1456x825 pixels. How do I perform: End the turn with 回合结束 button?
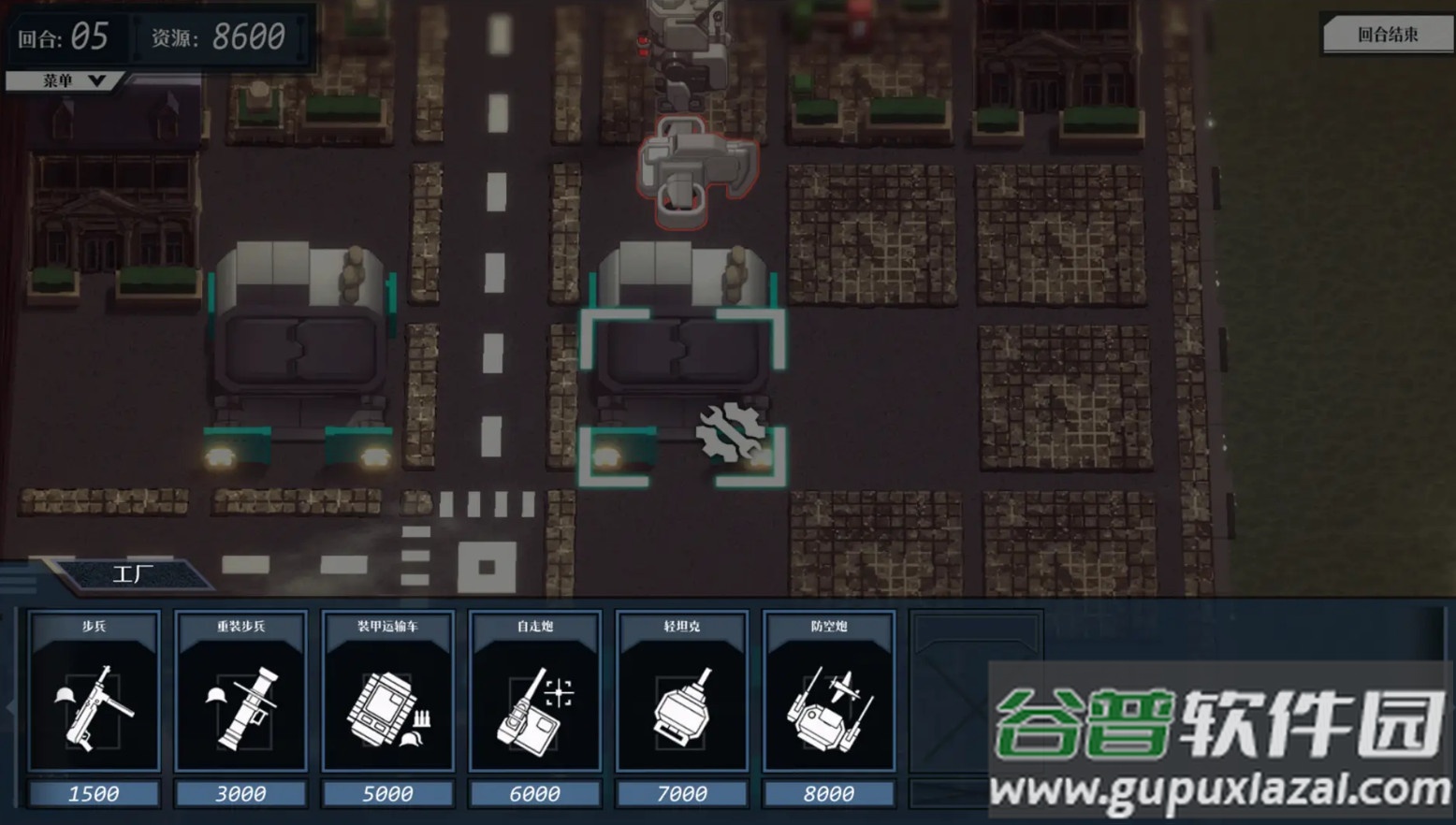pos(1387,35)
